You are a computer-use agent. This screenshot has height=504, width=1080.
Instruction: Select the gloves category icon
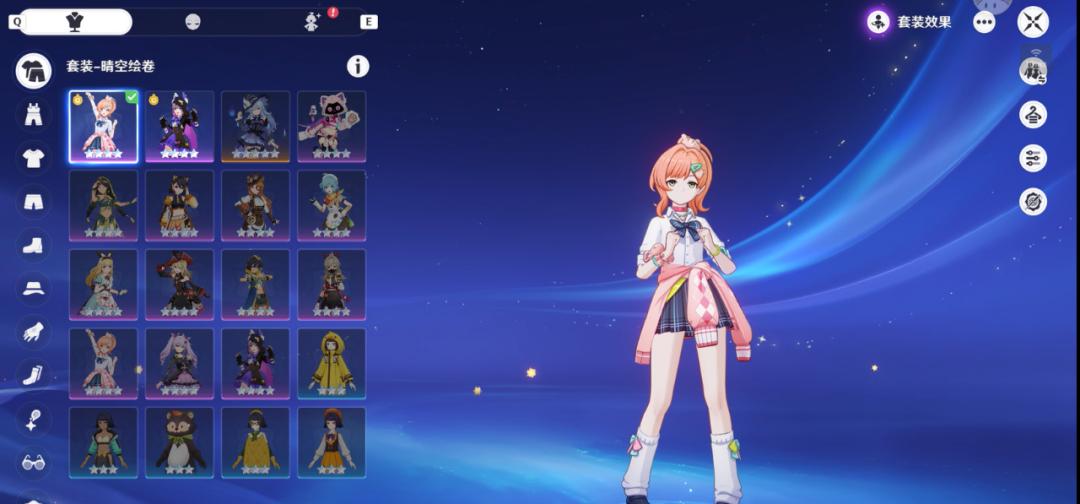(33, 331)
